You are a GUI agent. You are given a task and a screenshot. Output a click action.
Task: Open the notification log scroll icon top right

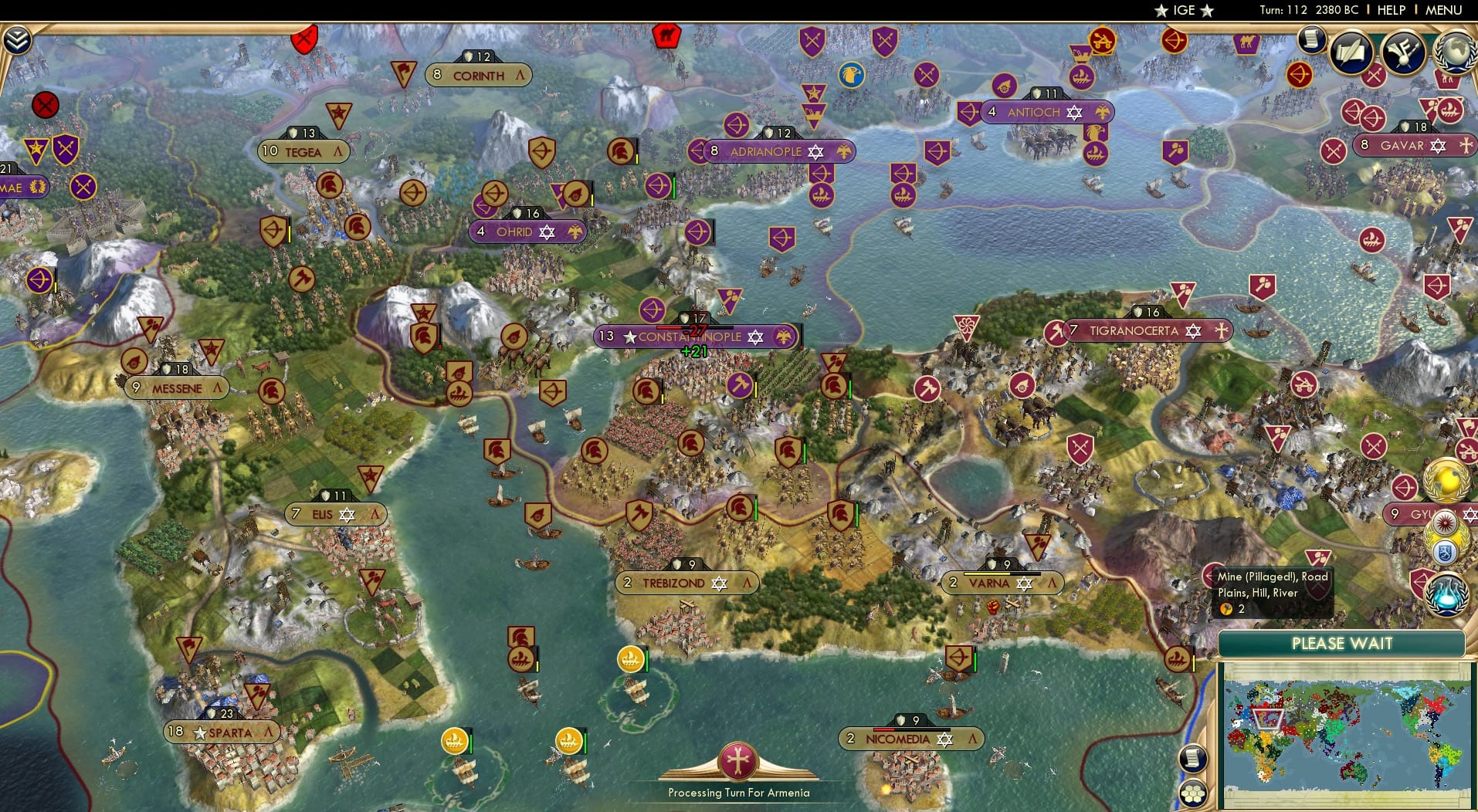1310,39
